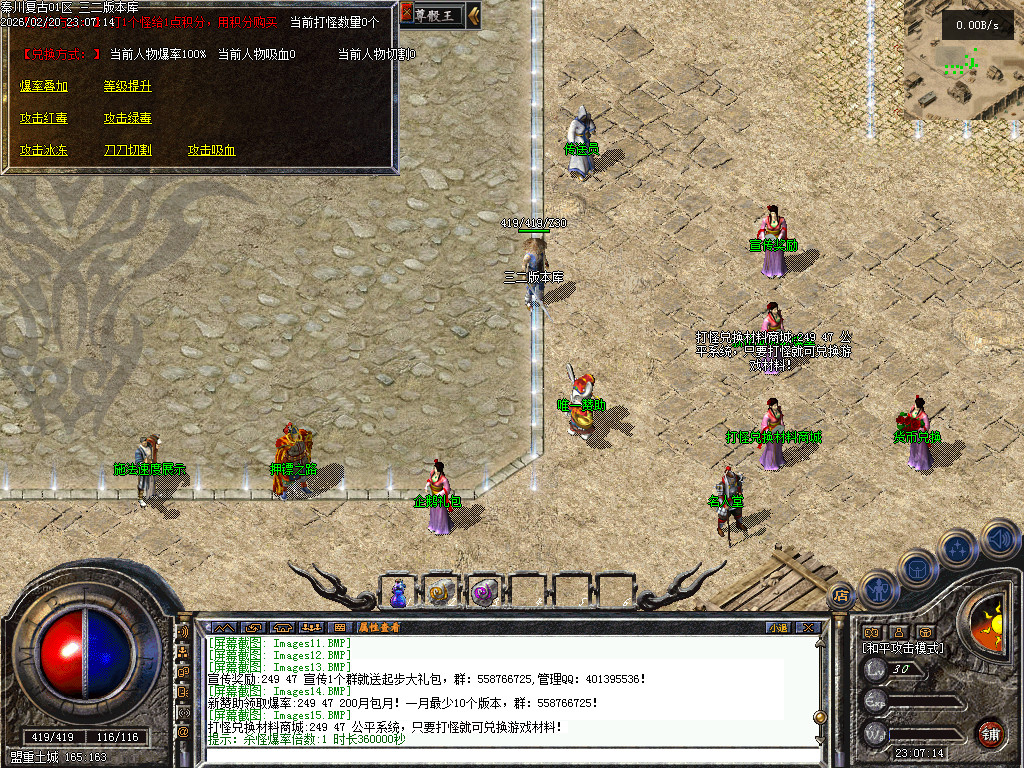Viewport: 1024px width, 768px height.
Task: Close the 尊假王 target panel with red X
Action: click(407, 14)
